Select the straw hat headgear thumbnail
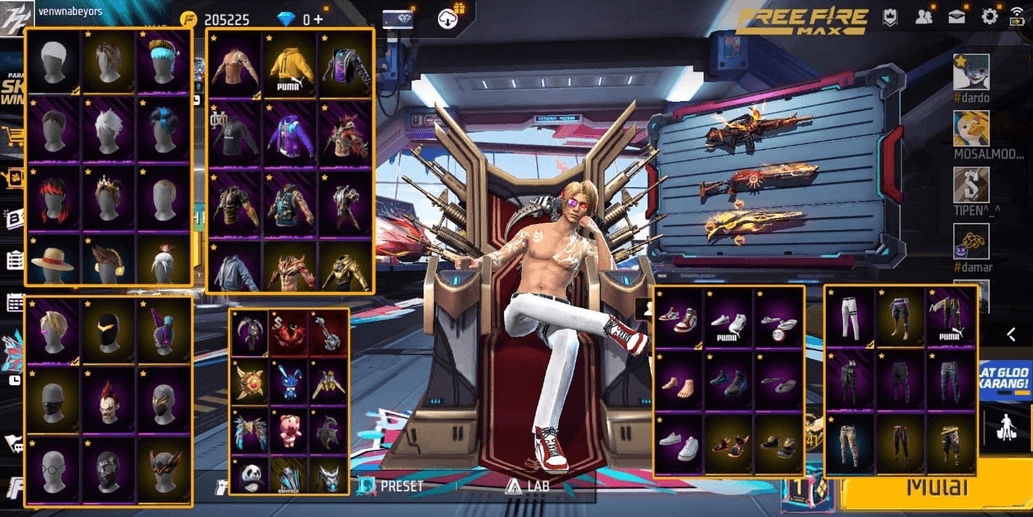The width and height of the screenshot is (1033, 517). 52,262
